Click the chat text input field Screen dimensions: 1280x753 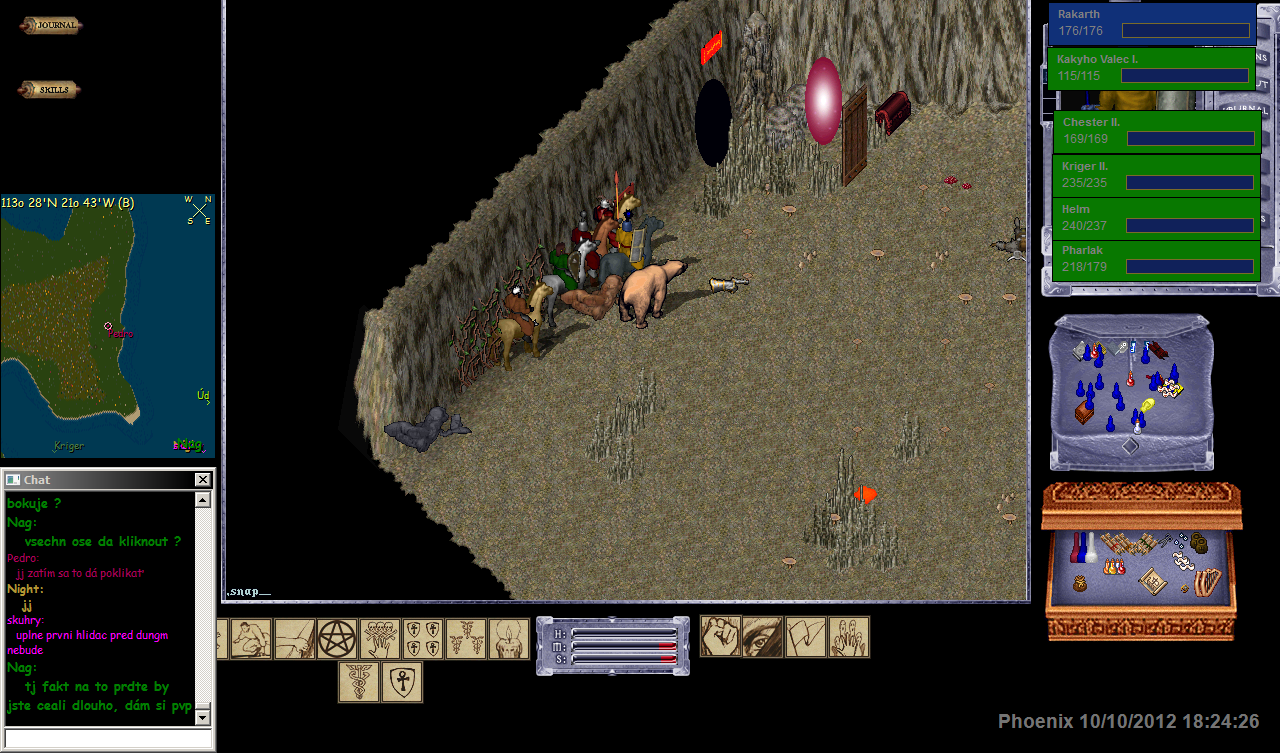point(108,738)
